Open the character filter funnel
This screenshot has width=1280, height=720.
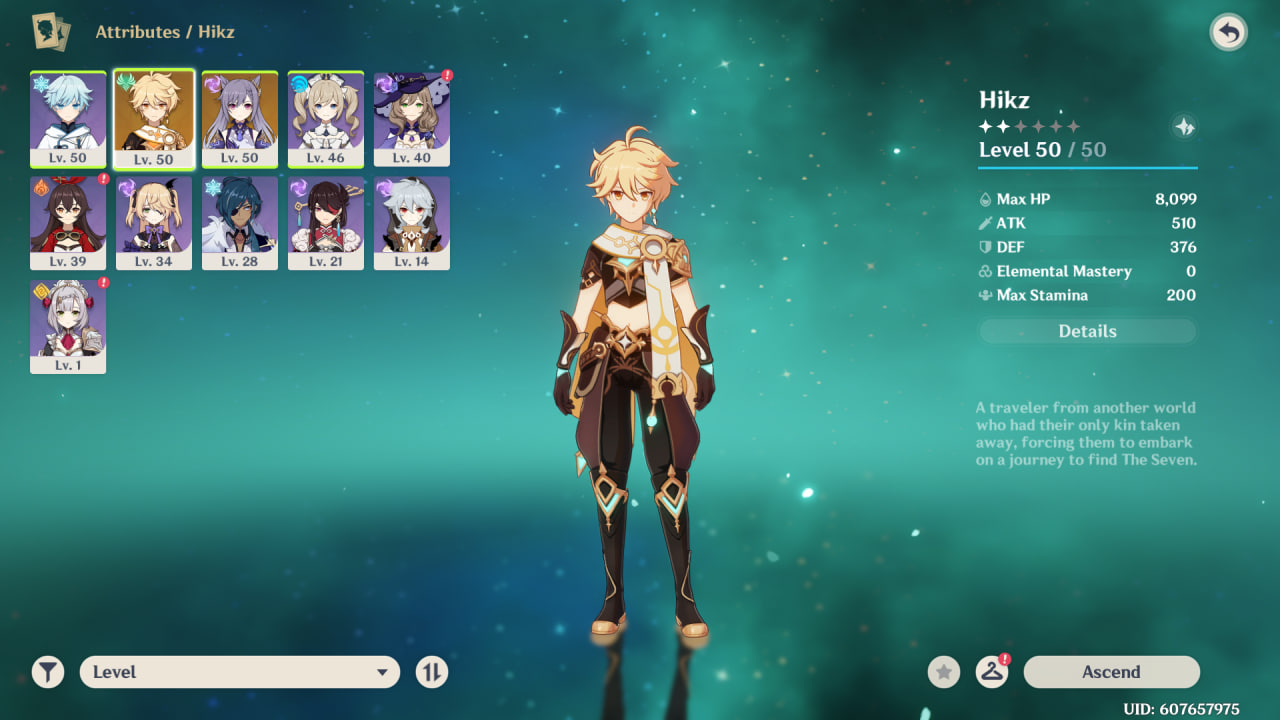48,672
